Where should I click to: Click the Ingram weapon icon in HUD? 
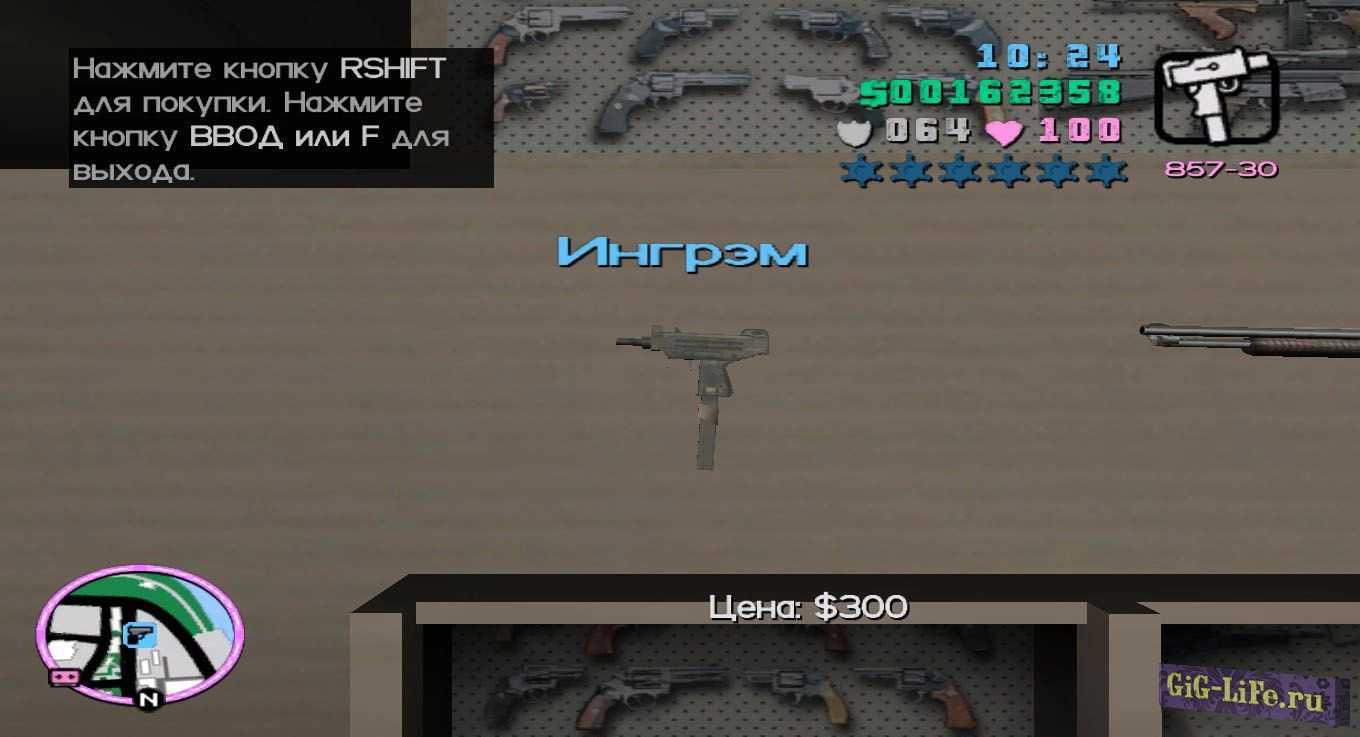[1214, 96]
